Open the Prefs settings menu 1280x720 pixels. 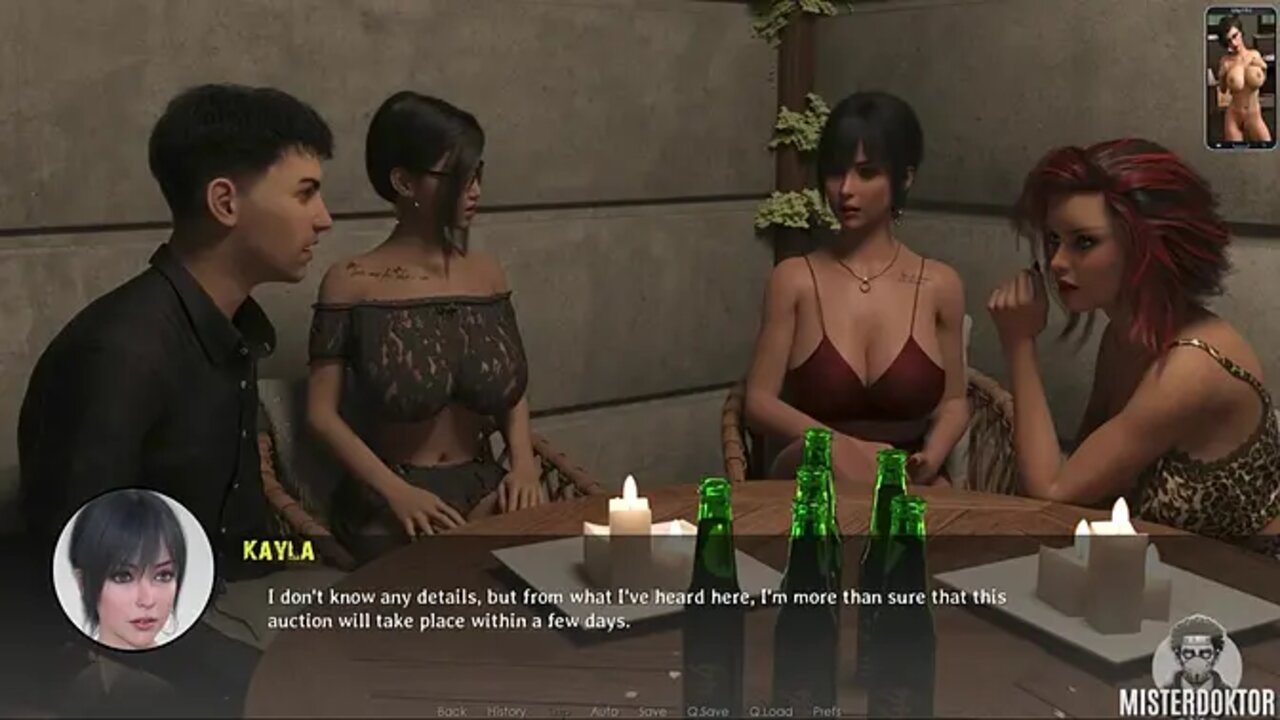pos(827,711)
